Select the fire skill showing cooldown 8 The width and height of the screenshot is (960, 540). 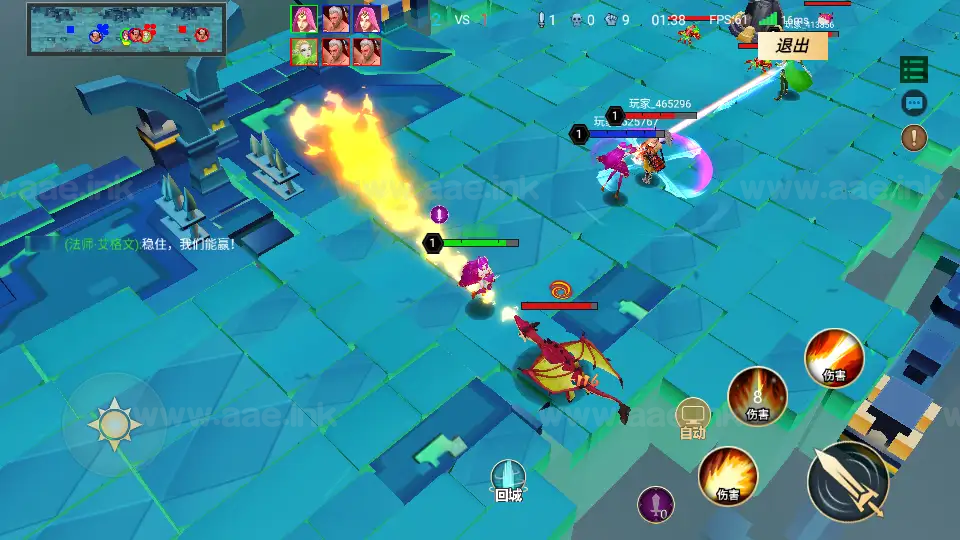click(x=757, y=396)
